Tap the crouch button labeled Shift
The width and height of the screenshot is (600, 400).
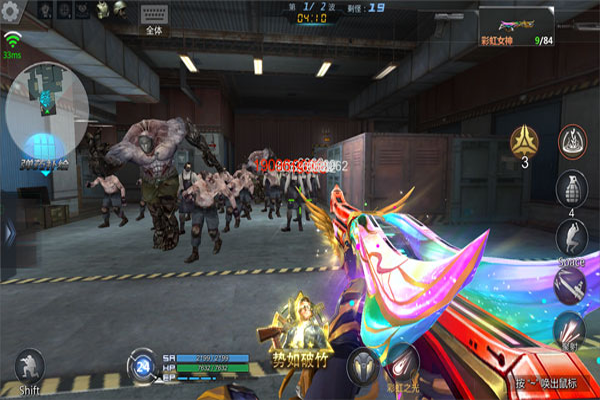click(28, 367)
